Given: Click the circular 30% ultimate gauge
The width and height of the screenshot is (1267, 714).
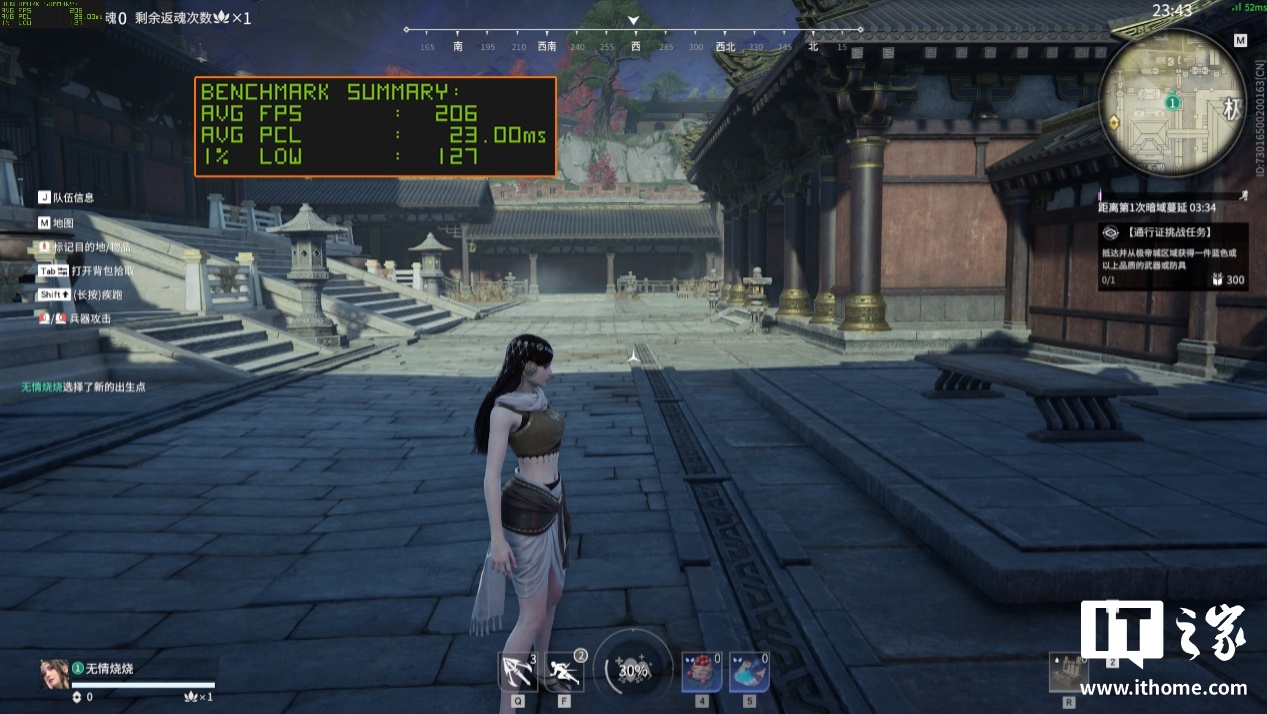Looking at the screenshot, I should coord(632,670).
